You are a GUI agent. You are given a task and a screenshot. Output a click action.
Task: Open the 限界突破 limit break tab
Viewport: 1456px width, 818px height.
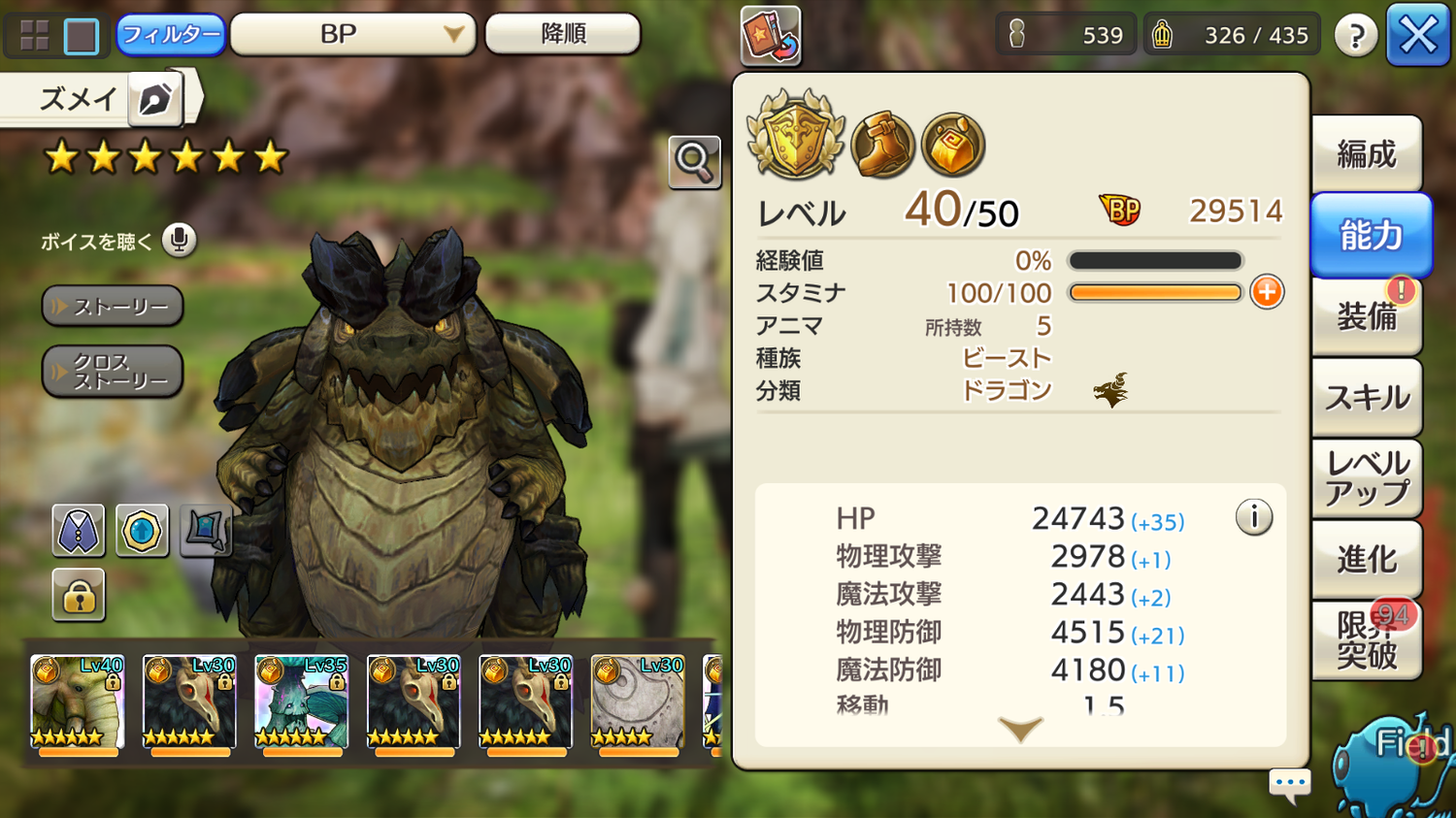pyautogui.click(x=1367, y=640)
